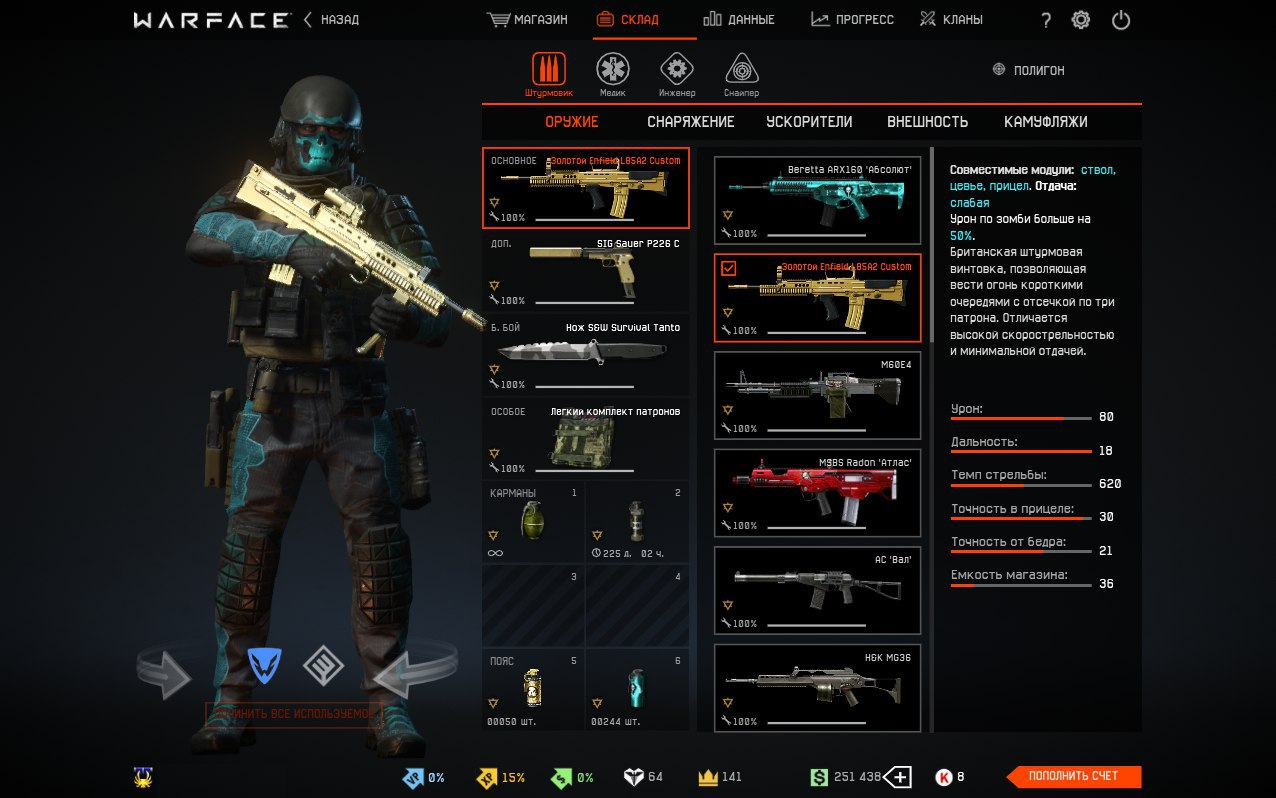1276x798 pixels.
Task: Select the M60E4 machine gun
Action: click(817, 395)
